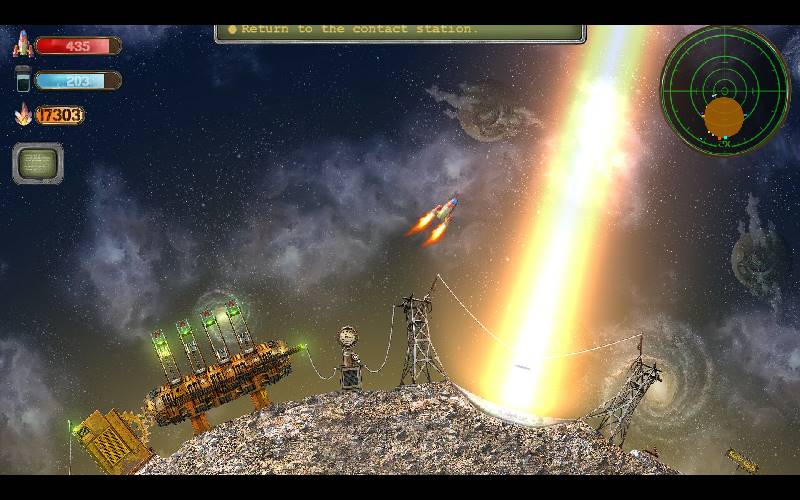Select the 'Return to the contact station' objective
The width and height of the screenshot is (800, 500).
click(x=400, y=30)
